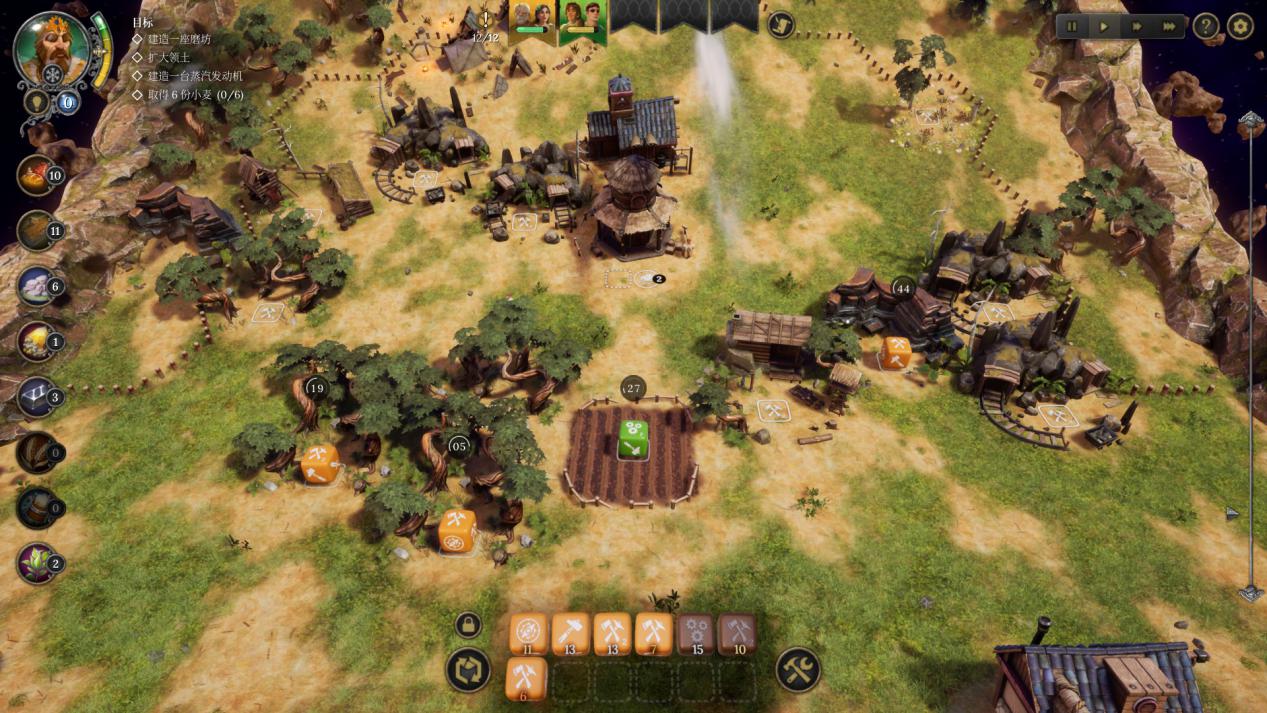The width and height of the screenshot is (1267, 713).
Task: Open the help question mark
Action: (x=1206, y=27)
